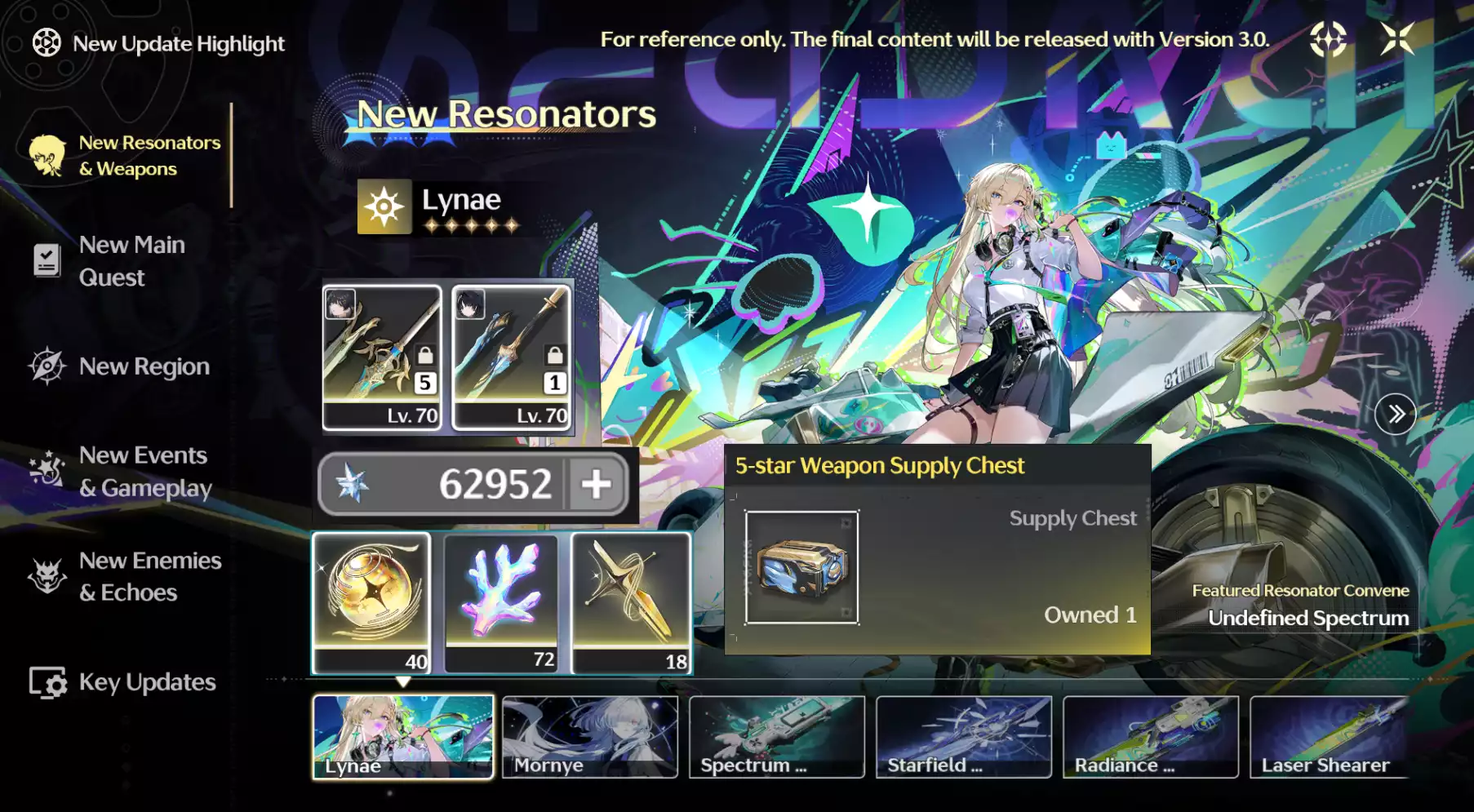Click the sparkle convene icon at top right
This screenshot has height=812, width=1474.
[1329, 38]
